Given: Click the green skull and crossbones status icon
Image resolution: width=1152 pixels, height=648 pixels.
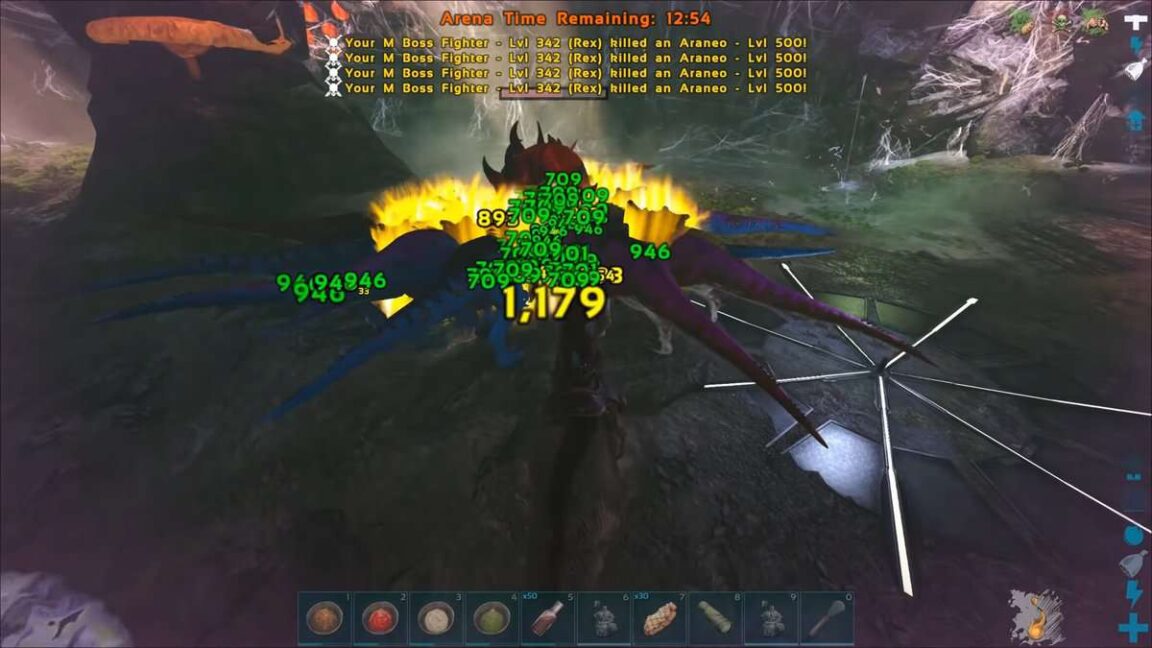Looking at the screenshot, I should 1059,21.
